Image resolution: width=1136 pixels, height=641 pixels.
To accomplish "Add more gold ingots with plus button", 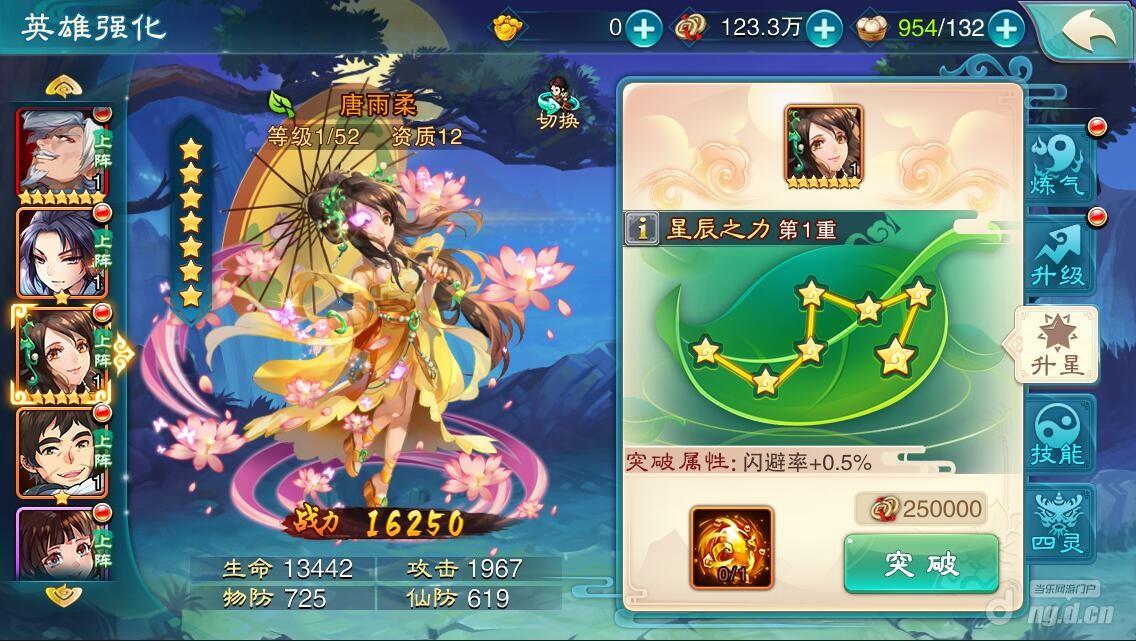I will [644, 29].
